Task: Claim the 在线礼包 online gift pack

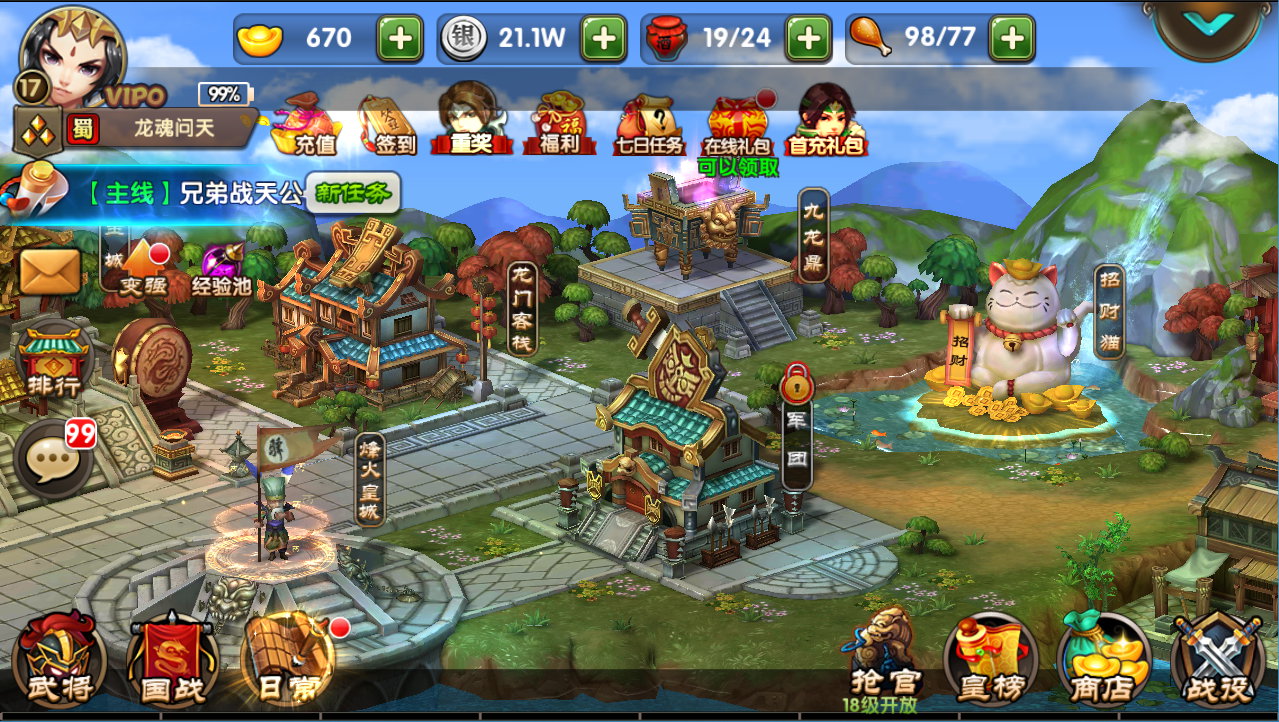Action: point(740,124)
